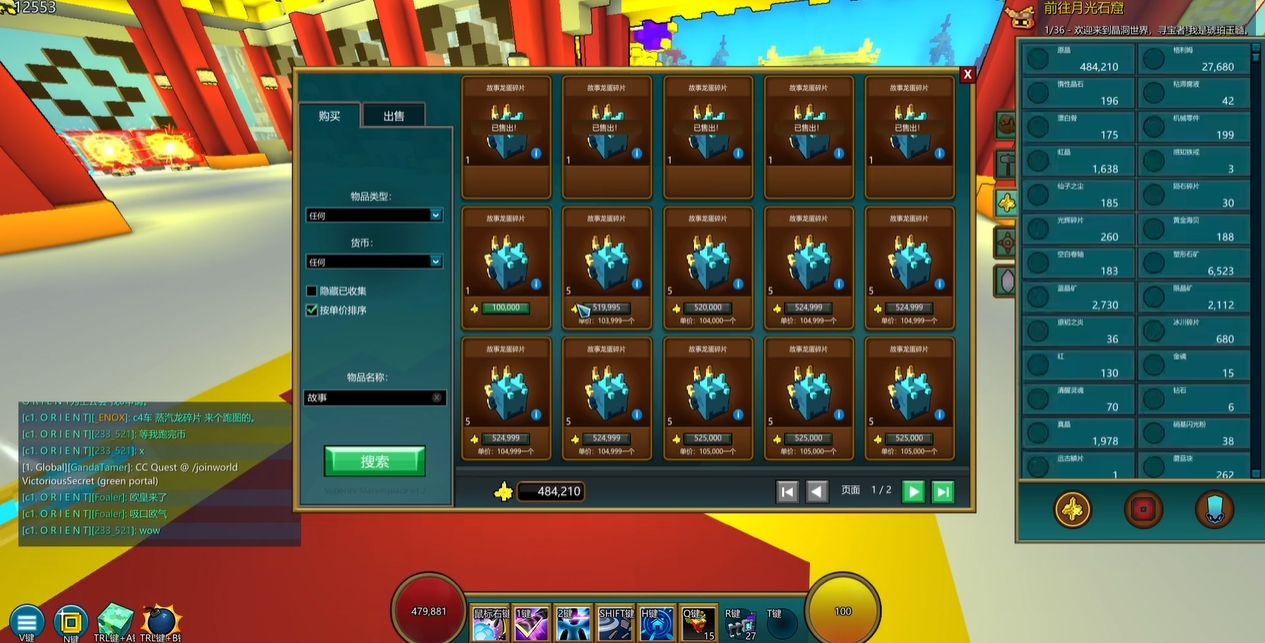Open the 物品类型 item type dropdown
The image size is (1265, 643).
pyautogui.click(x=374, y=215)
